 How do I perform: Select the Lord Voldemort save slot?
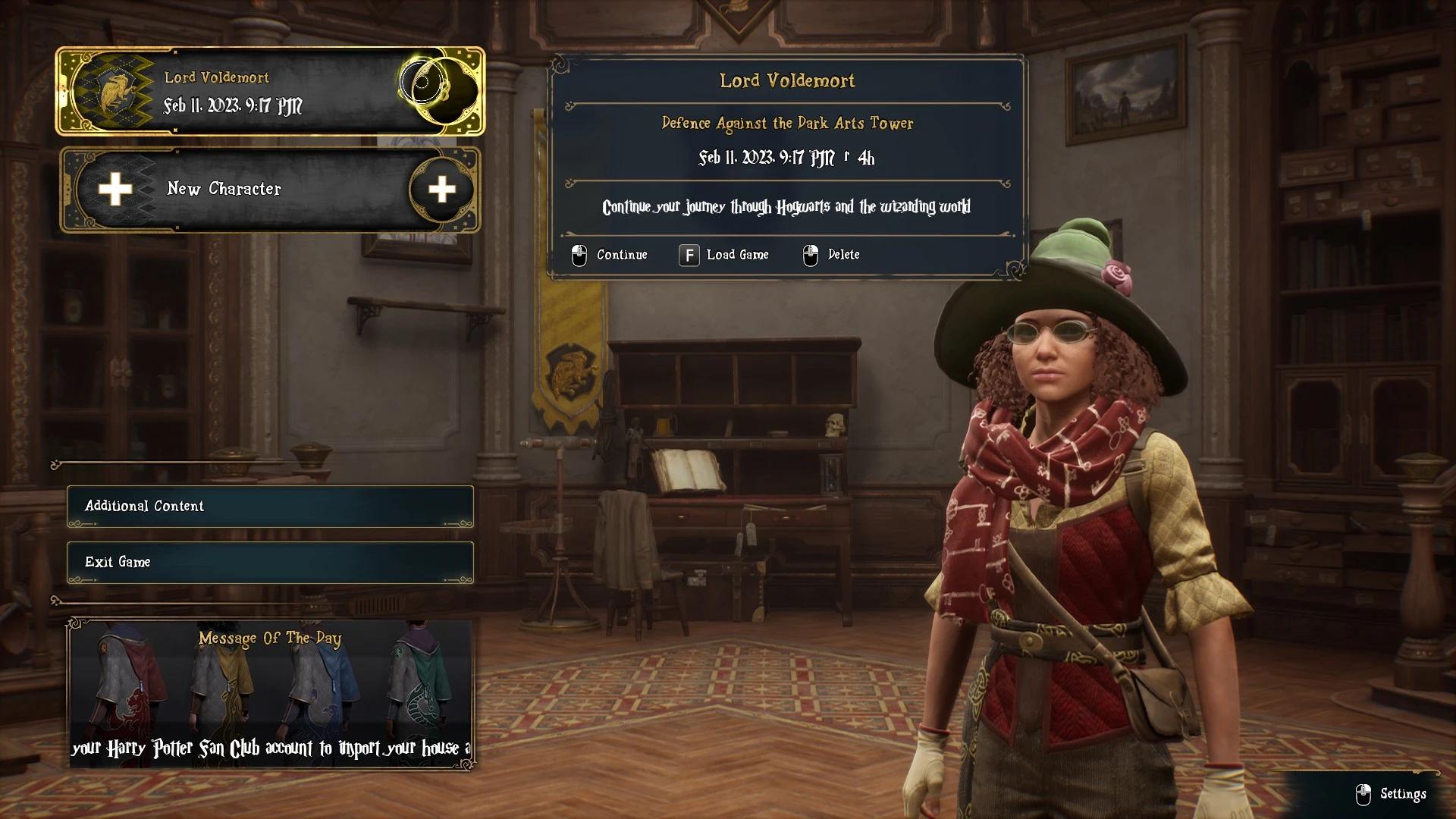click(x=269, y=92)
